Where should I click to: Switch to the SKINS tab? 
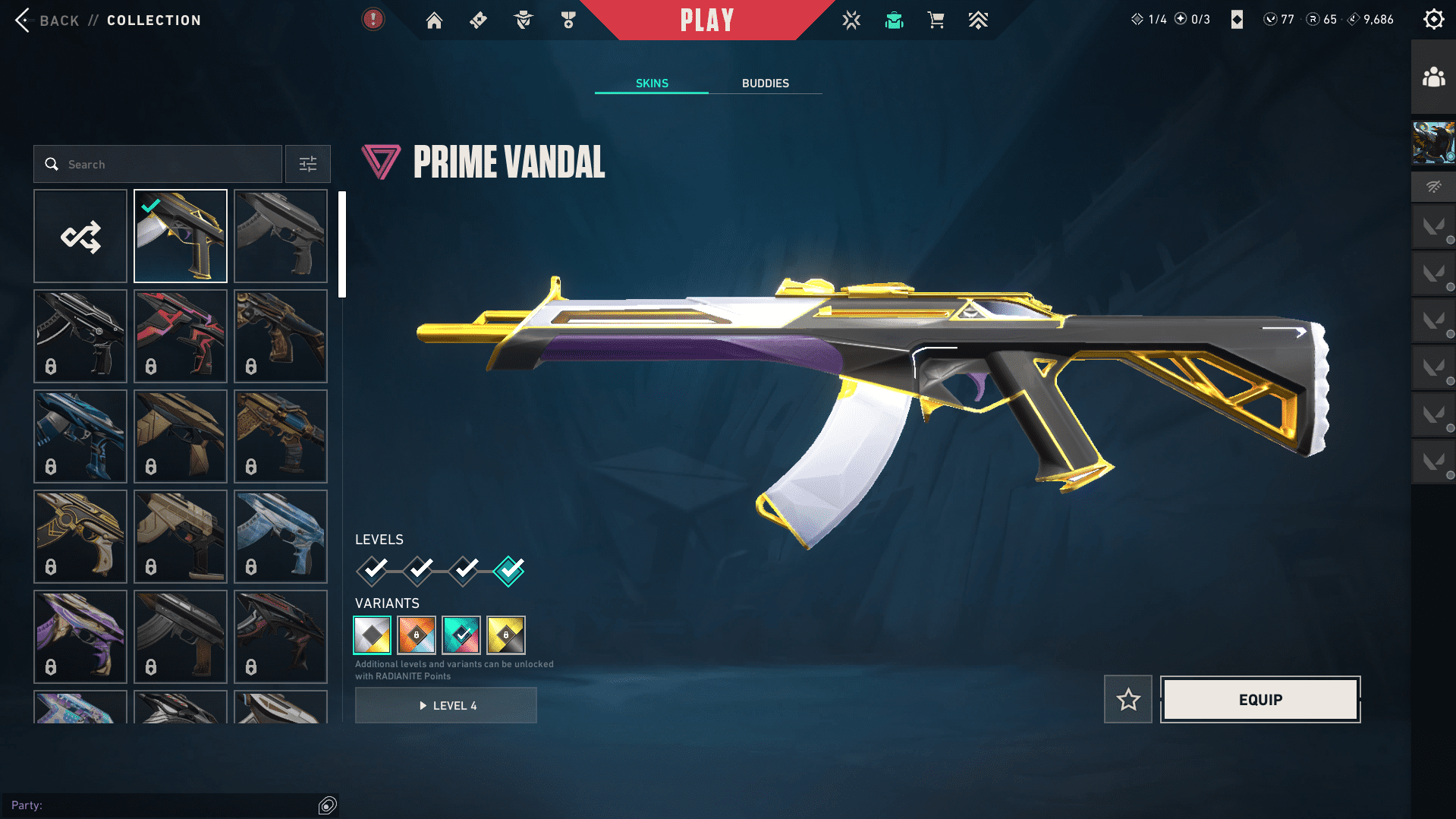(x=650, y=83)
